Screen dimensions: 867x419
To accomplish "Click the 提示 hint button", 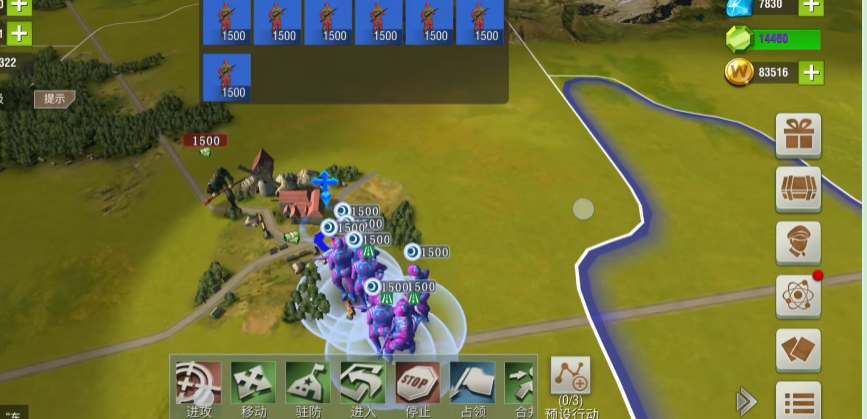I will coord(54,98).
